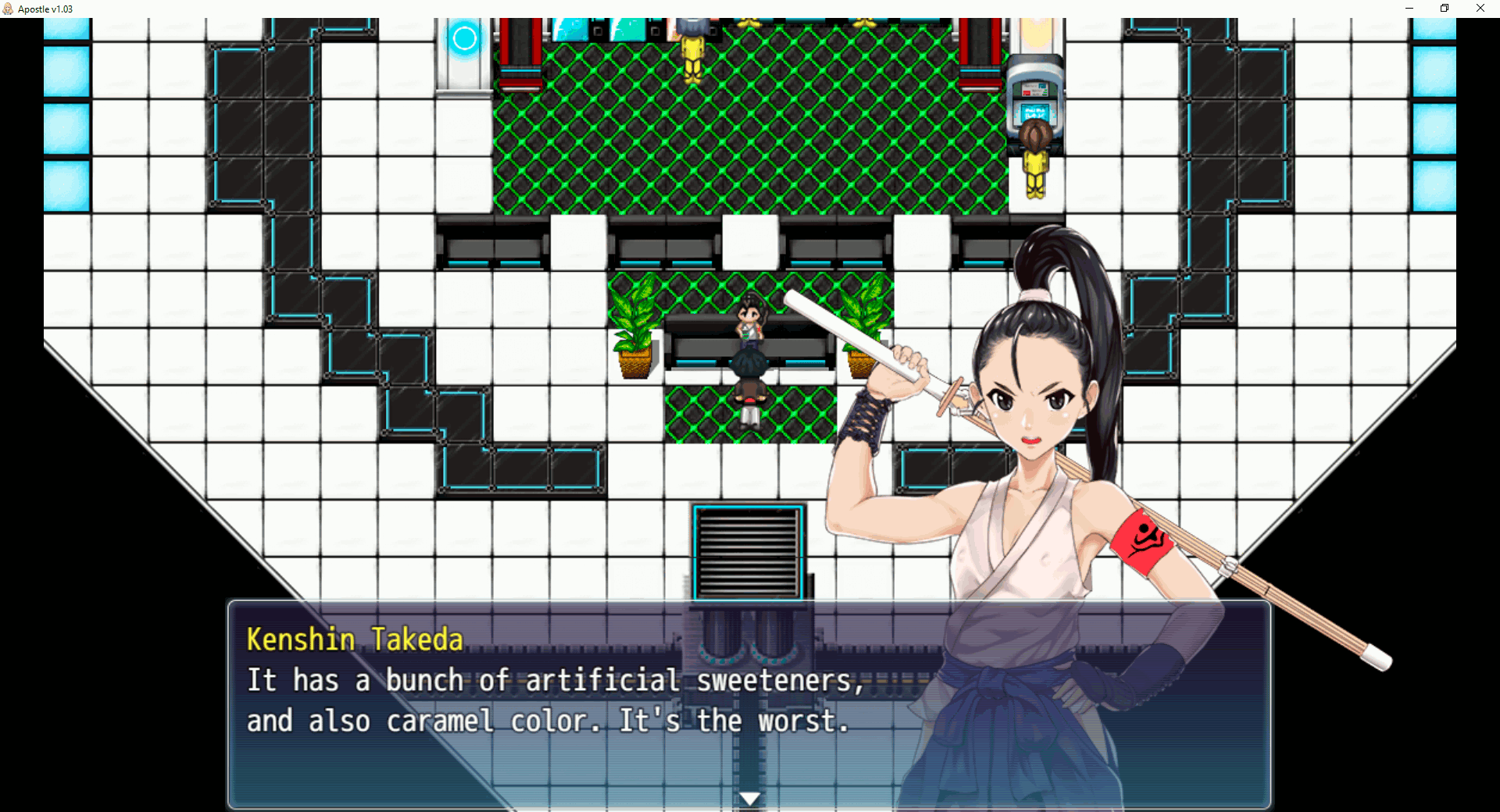Image resolution: width=1500 pixels, height=812 pixels.
Task: Restore down the Apostle window
Action: (1445, 9)
